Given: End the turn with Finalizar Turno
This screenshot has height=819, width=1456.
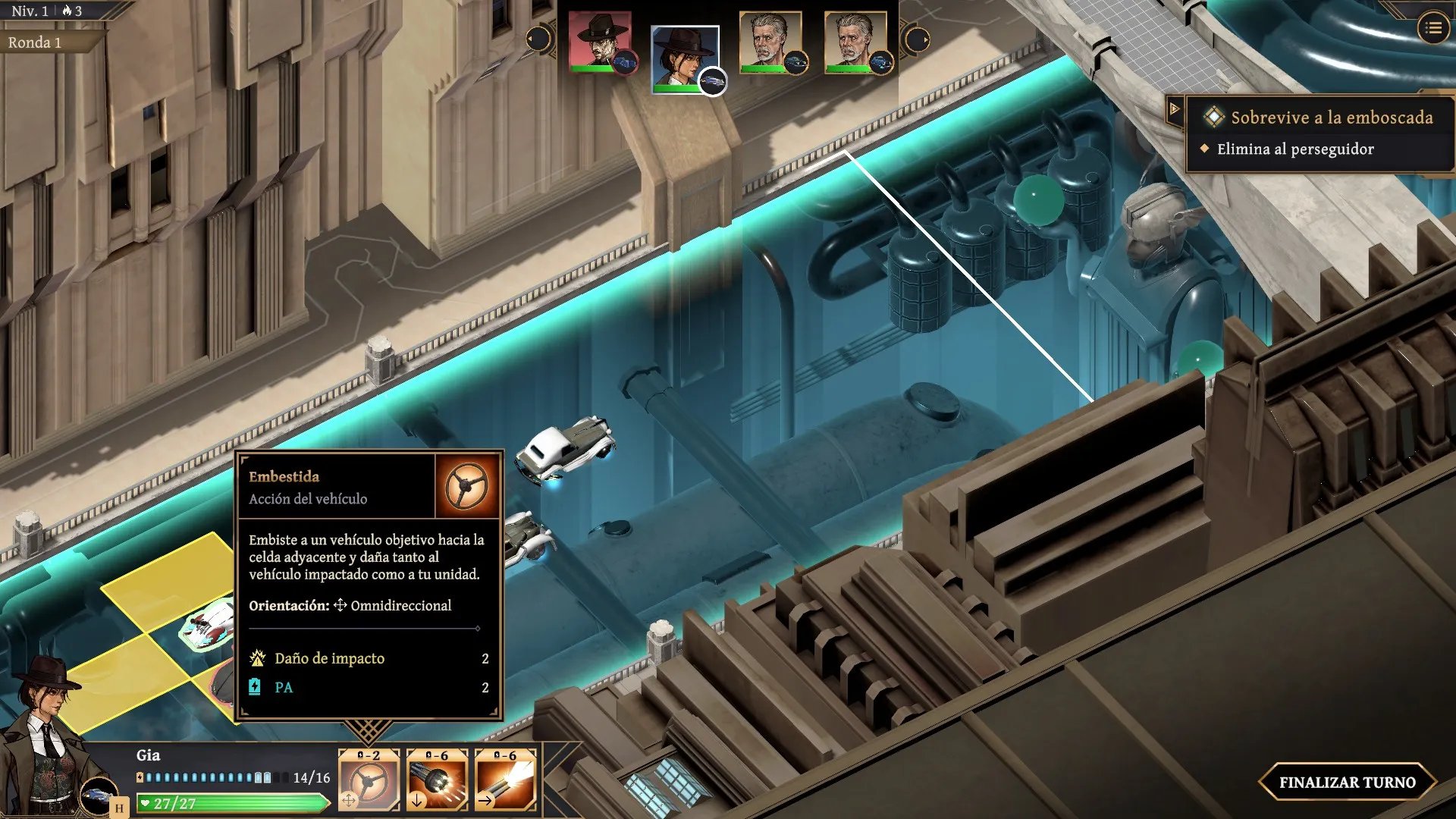Looking at the screenshot, I should pyautogui.click(x=1347, y=782).
